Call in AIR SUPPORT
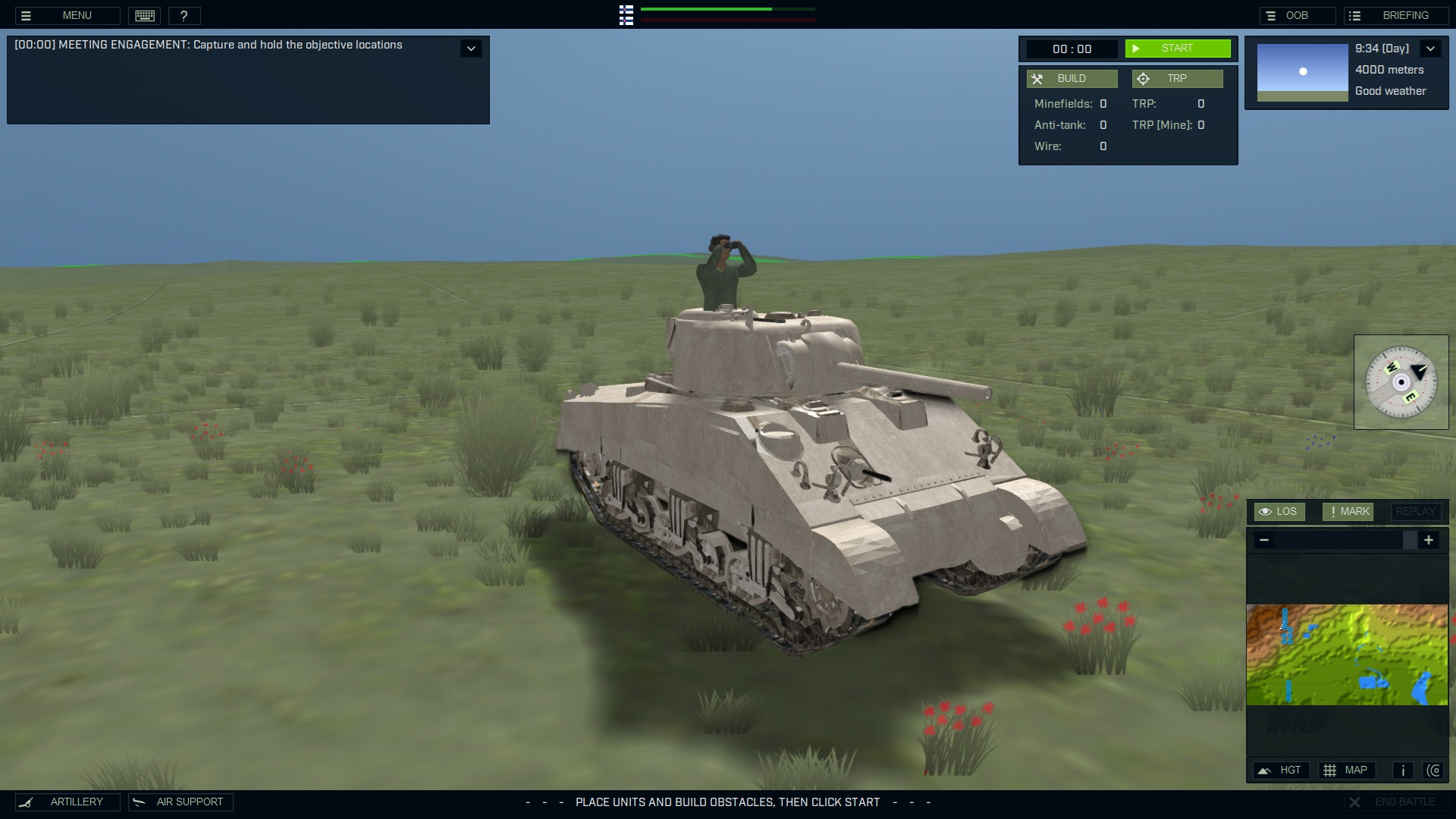This screenshot has height=819, width=1456. pos(180,802)
